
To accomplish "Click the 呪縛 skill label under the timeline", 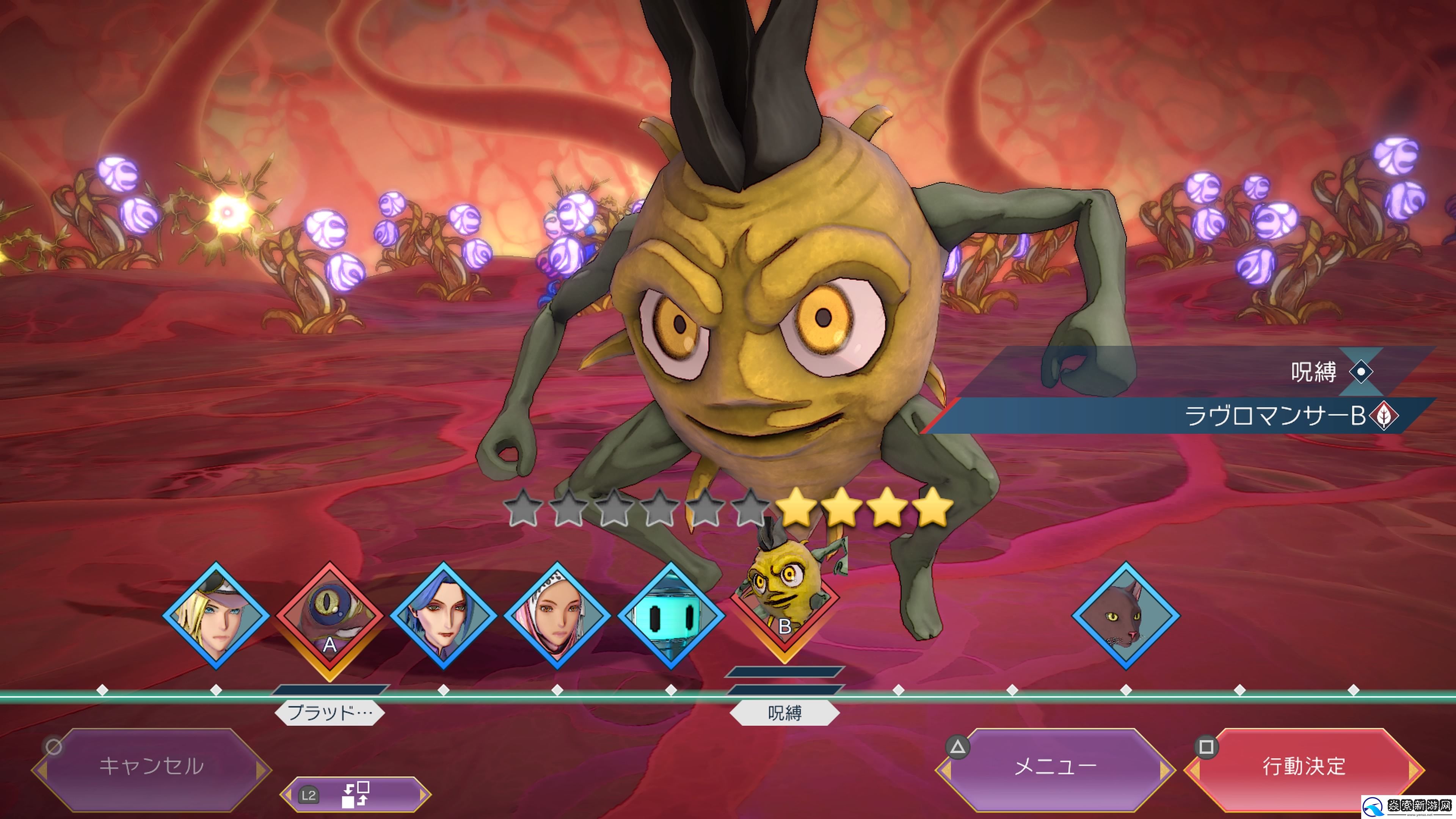I will [784, 713].
